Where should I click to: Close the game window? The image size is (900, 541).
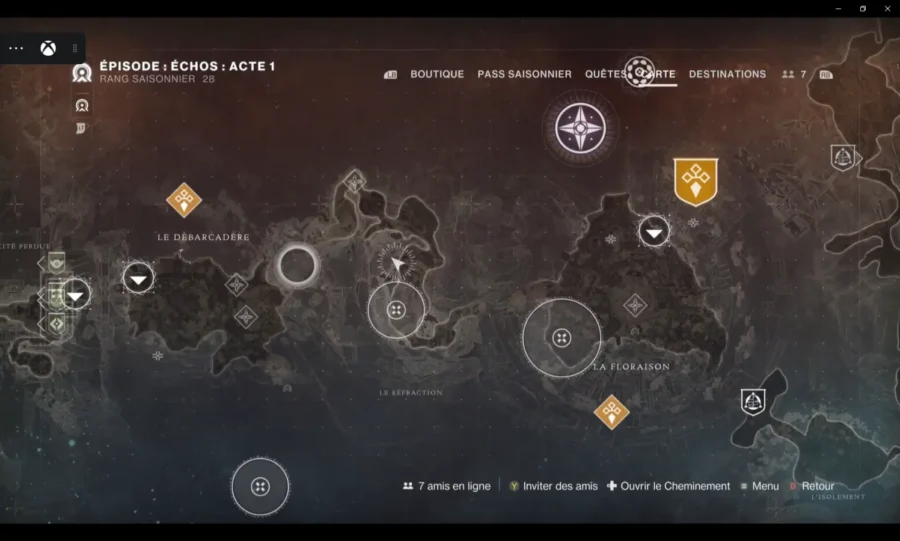(x=885, y=8)
